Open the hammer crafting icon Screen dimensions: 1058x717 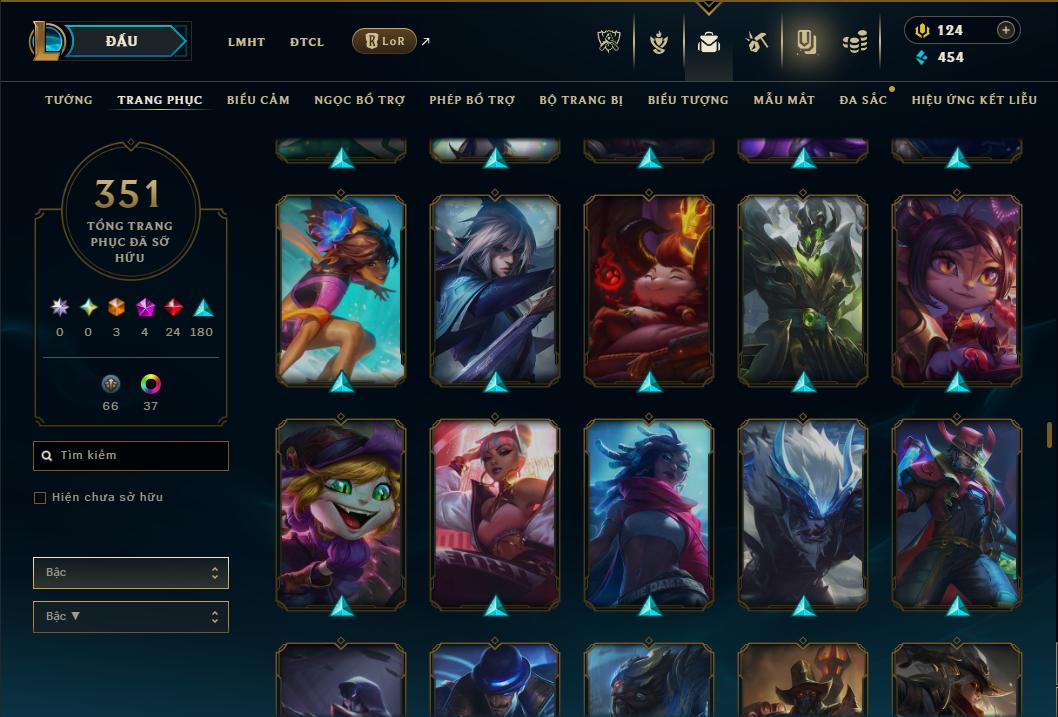(x=756, y=42)
